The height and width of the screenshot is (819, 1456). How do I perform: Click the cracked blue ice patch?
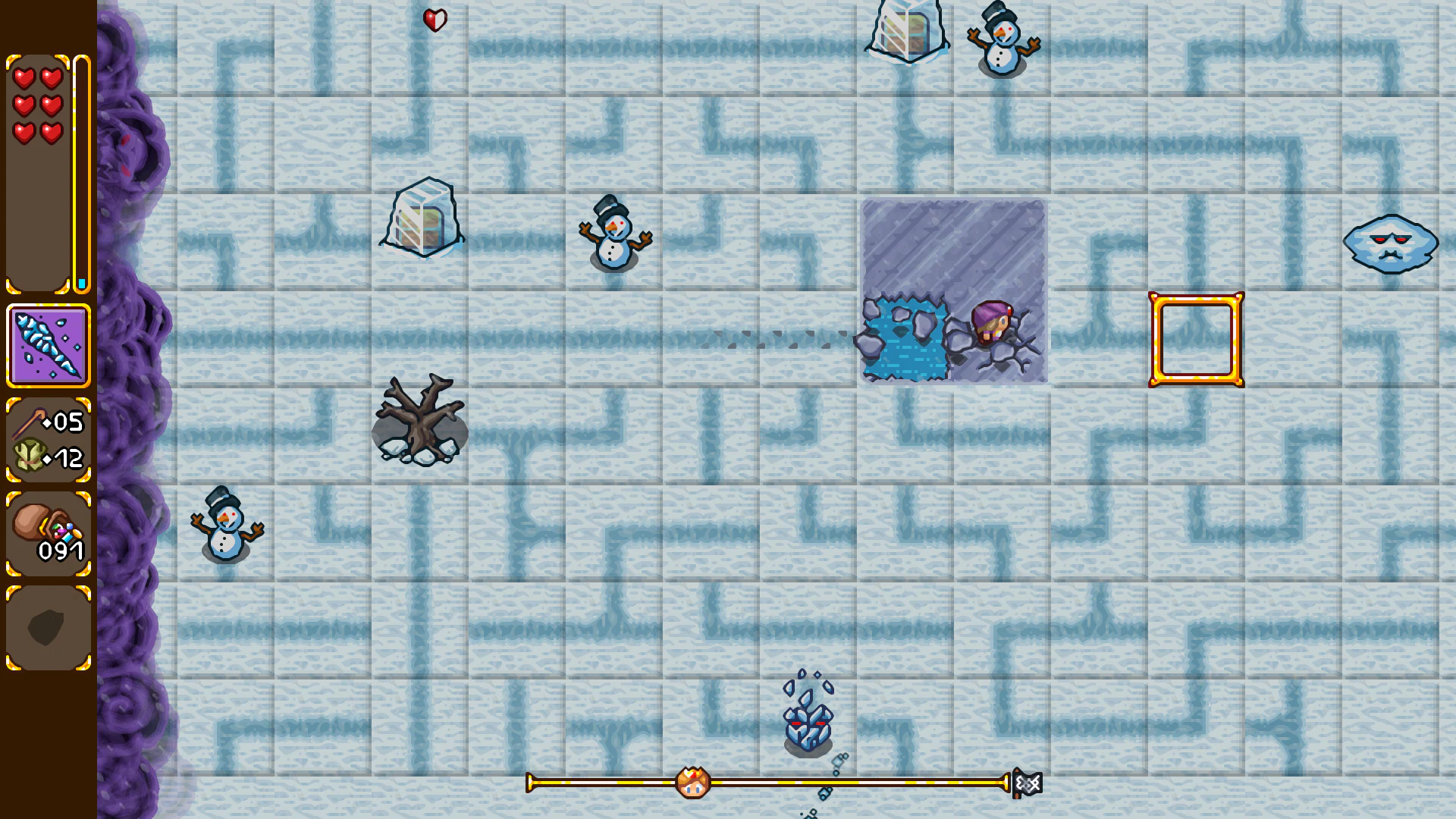pos(906,337)
